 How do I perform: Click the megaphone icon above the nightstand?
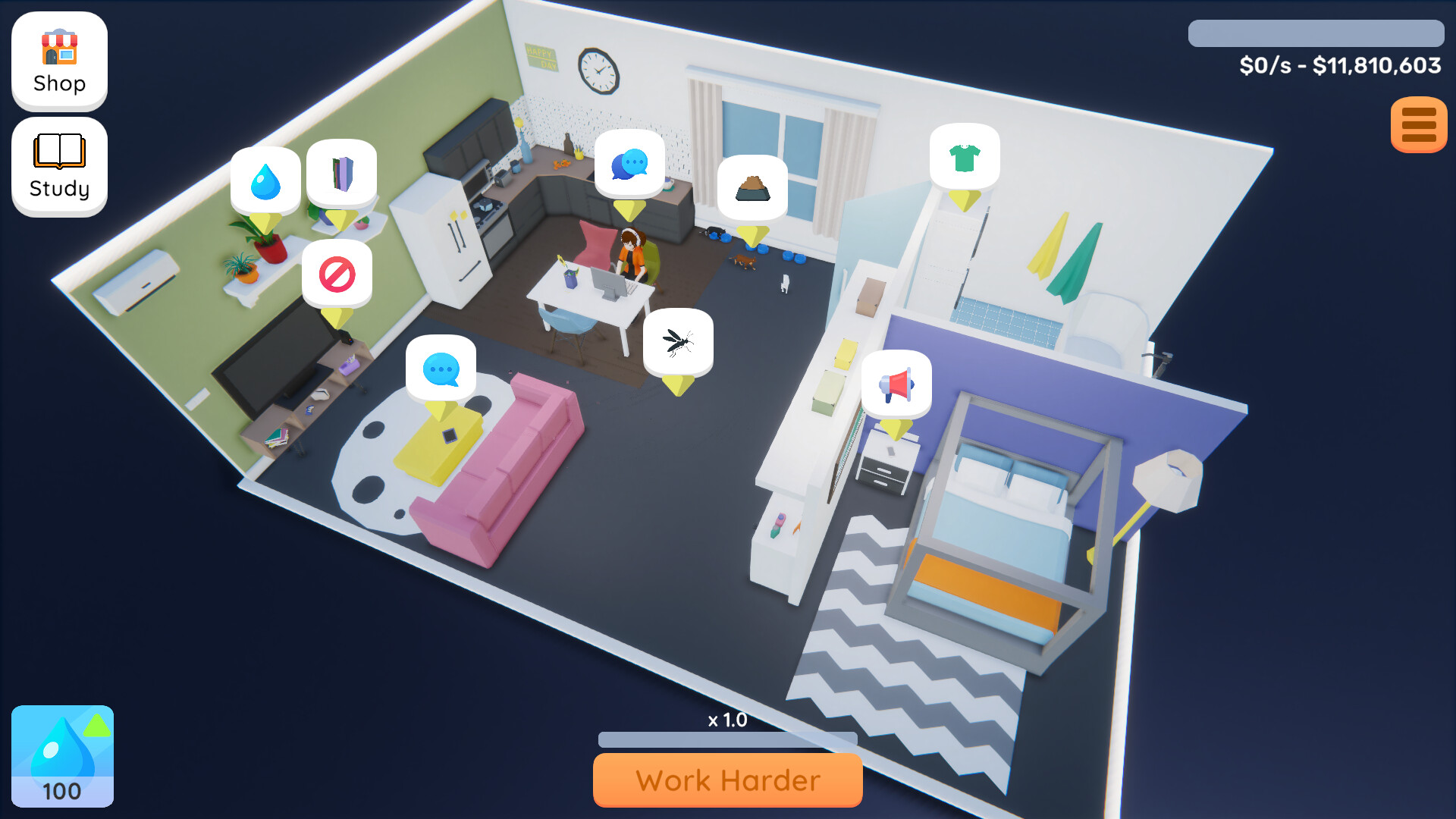pos(896,384)
